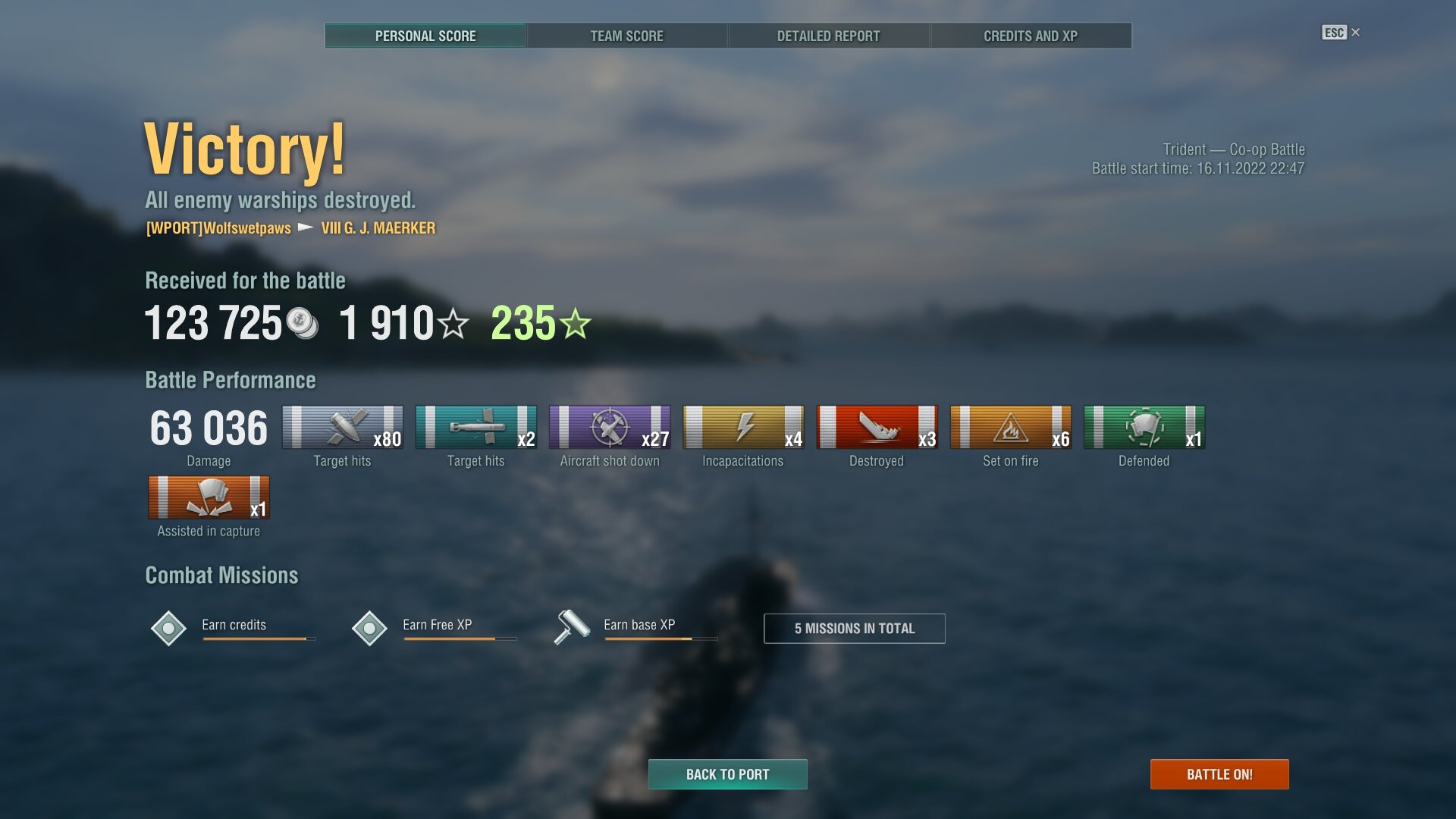Inspect the Assisted in capture ribbon
The height and width of the screenshot is (819, 1456).
[x=209, y=498]
